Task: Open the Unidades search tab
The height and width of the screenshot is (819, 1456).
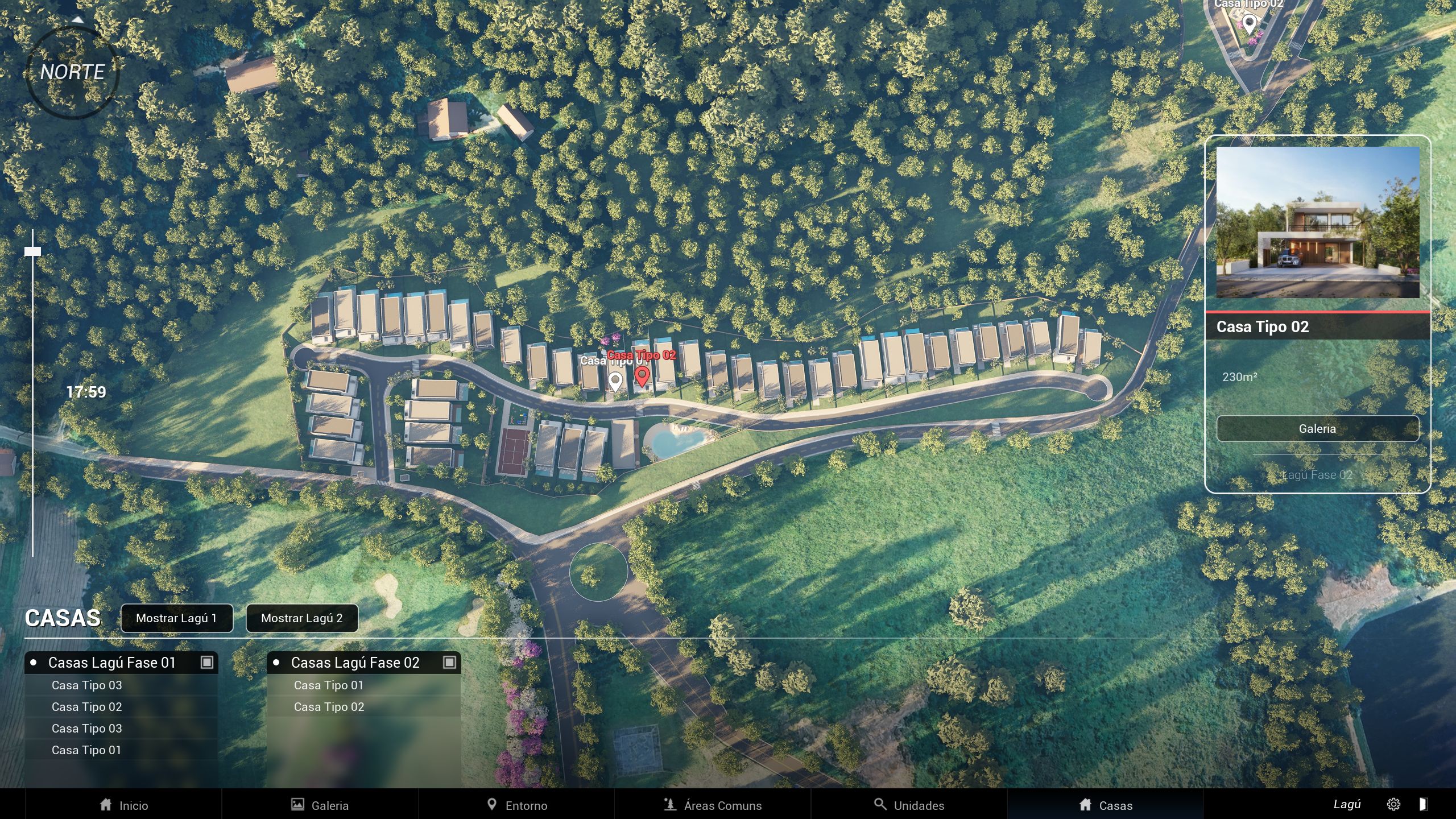Action: (909, 805)
